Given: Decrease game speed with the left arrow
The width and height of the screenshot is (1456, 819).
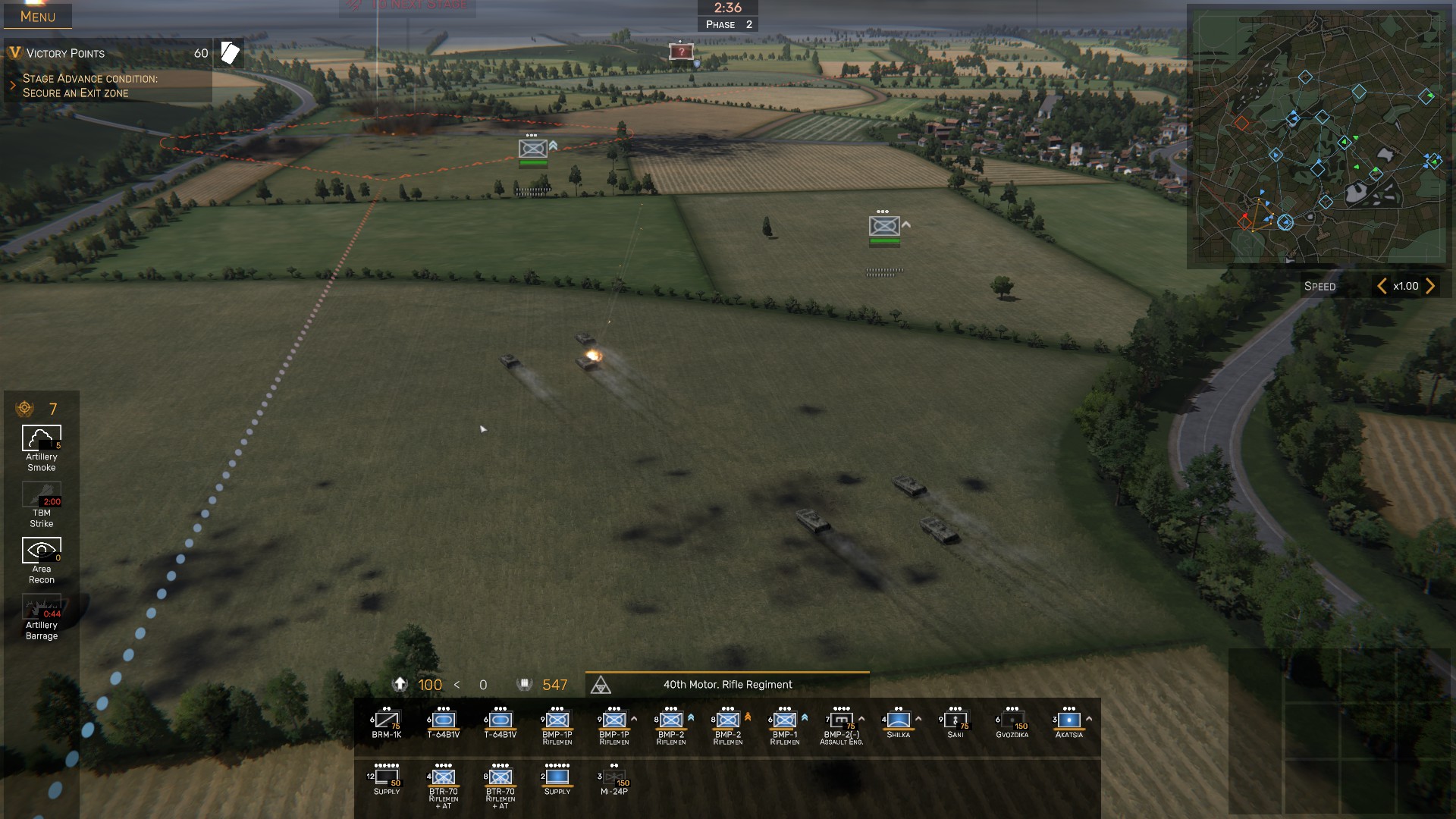Looking at the screenshot, I should tap(1382, 286).
